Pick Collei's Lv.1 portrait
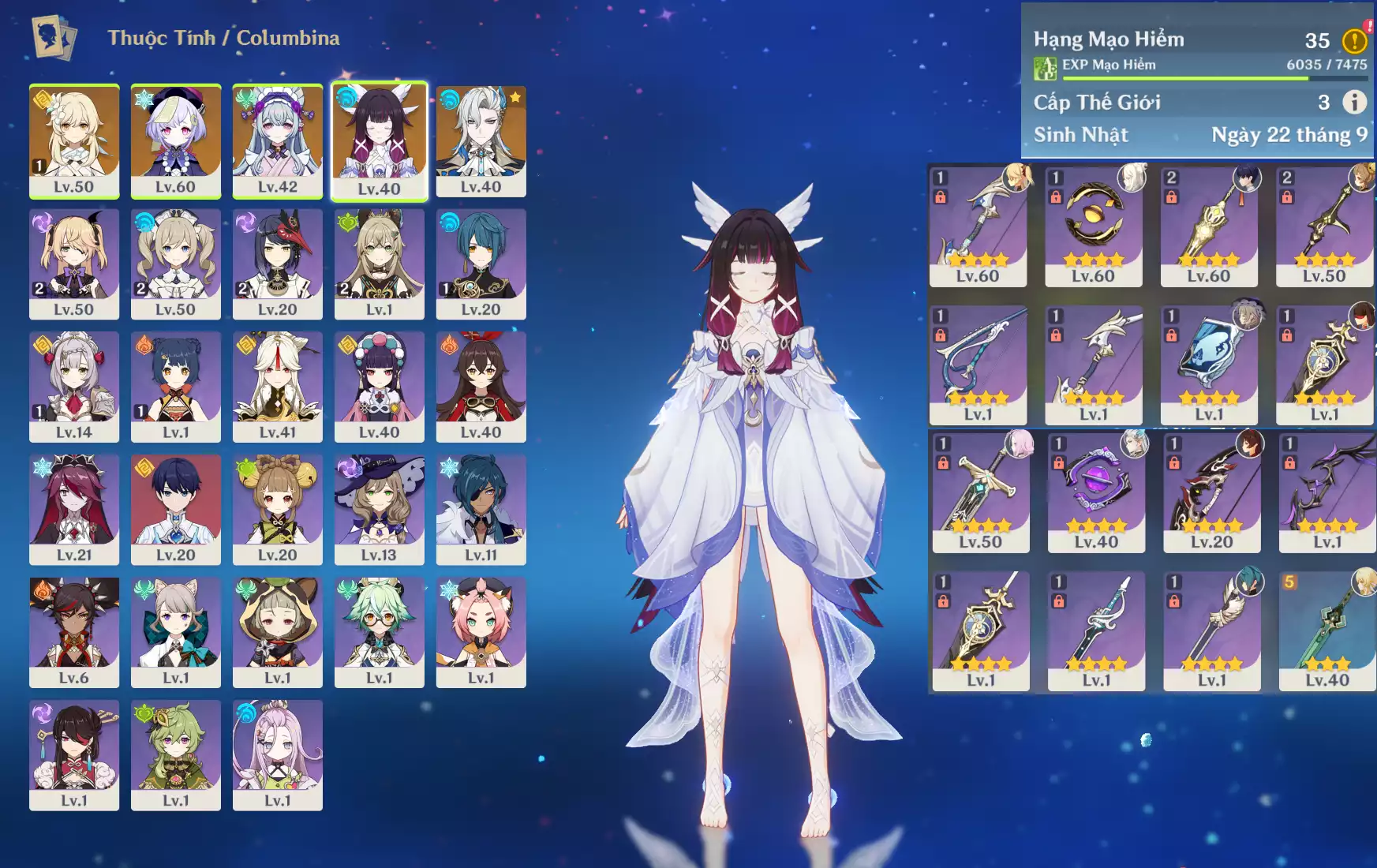The image size is (1377, 868). (175, 754)
